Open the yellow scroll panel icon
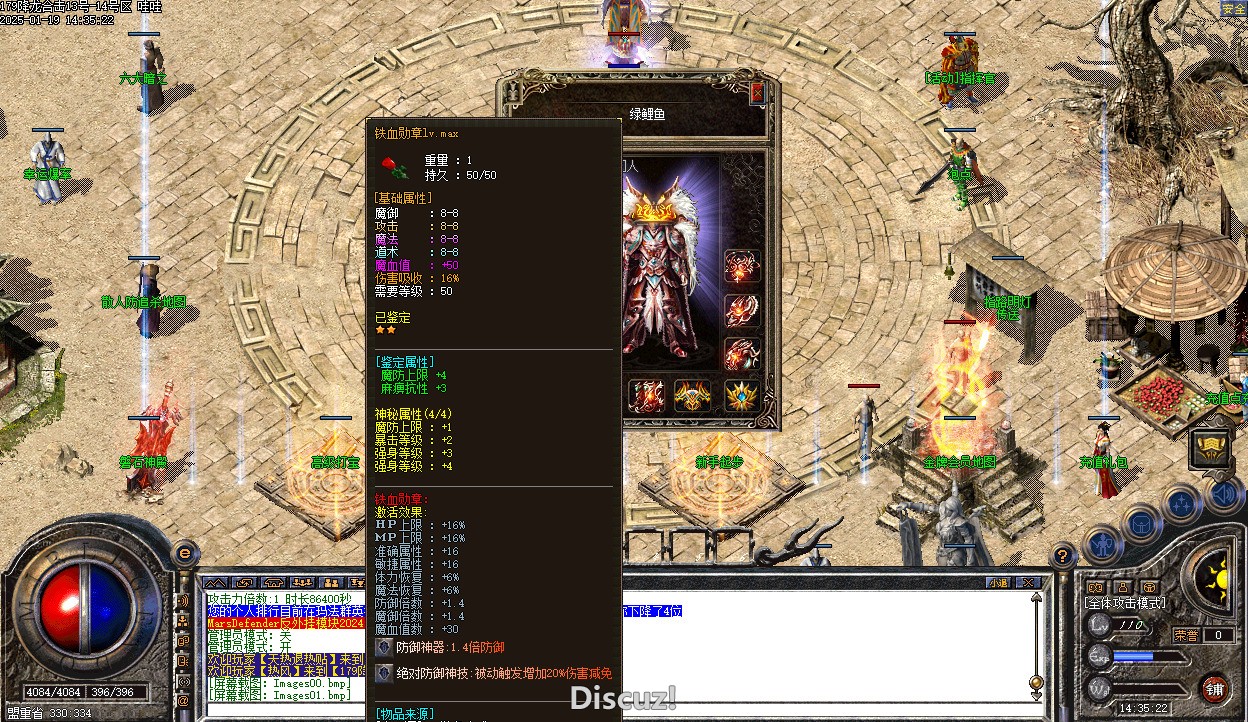 (x=1210, y=448)
